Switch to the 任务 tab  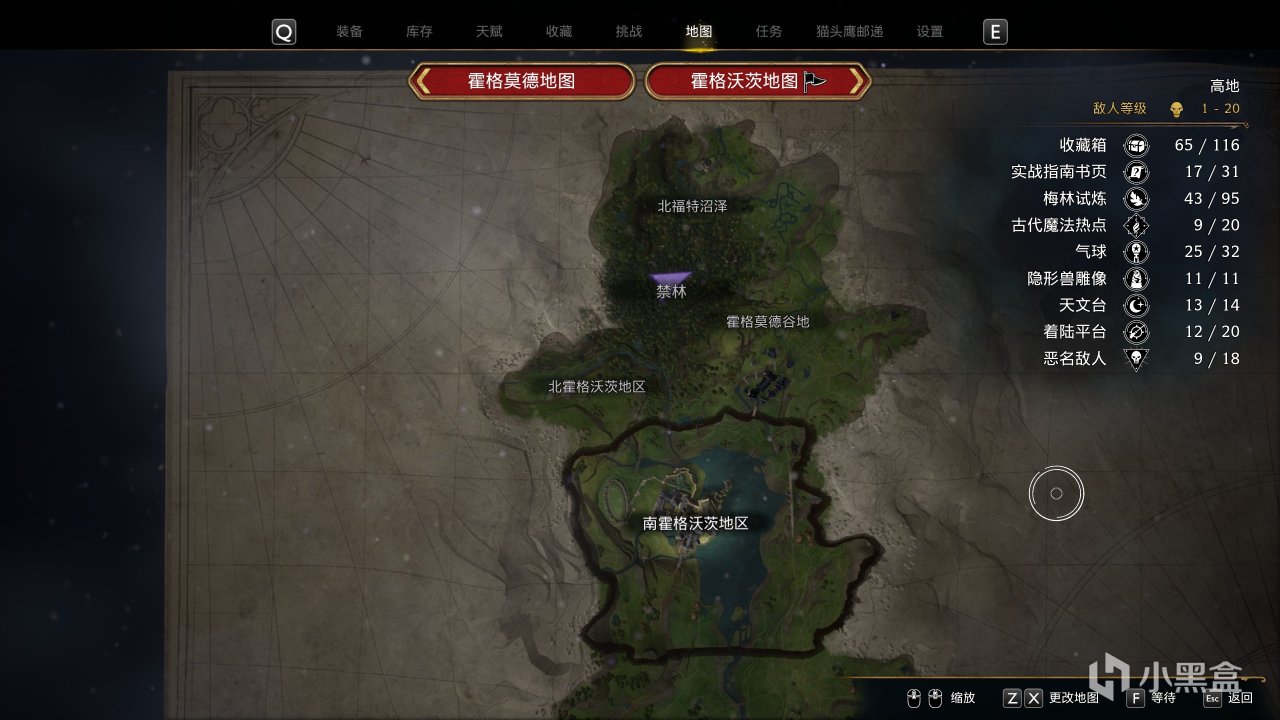(768, 31)
